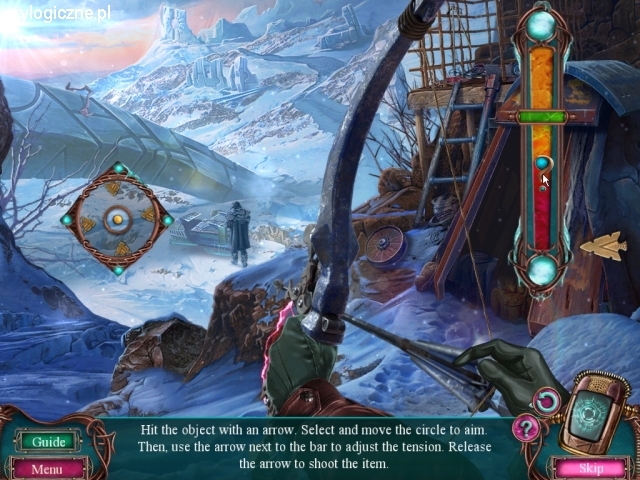Open the Menu
Screen dimensions: 640x480
[x=46, y=468]
